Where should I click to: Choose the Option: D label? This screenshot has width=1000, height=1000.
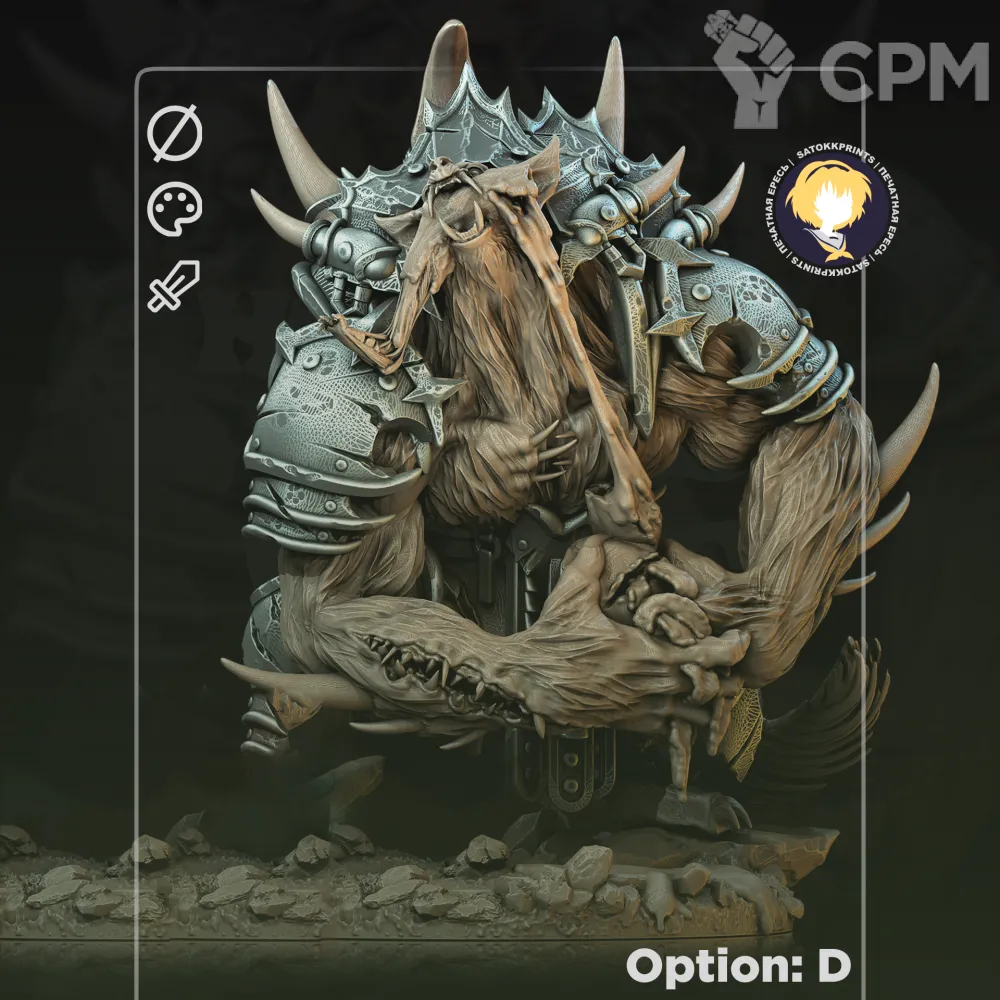tap(738, 966)
